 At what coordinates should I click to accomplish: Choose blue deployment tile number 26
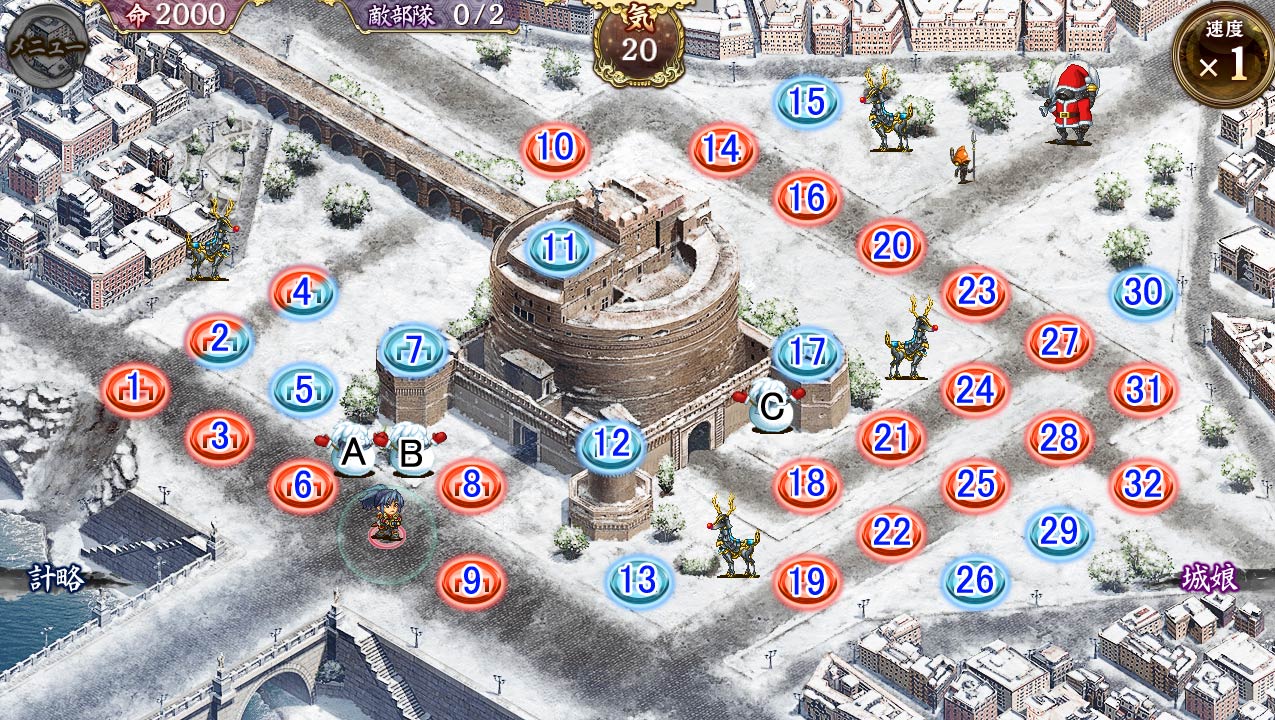pyautogui.click(x=975, y=580)
